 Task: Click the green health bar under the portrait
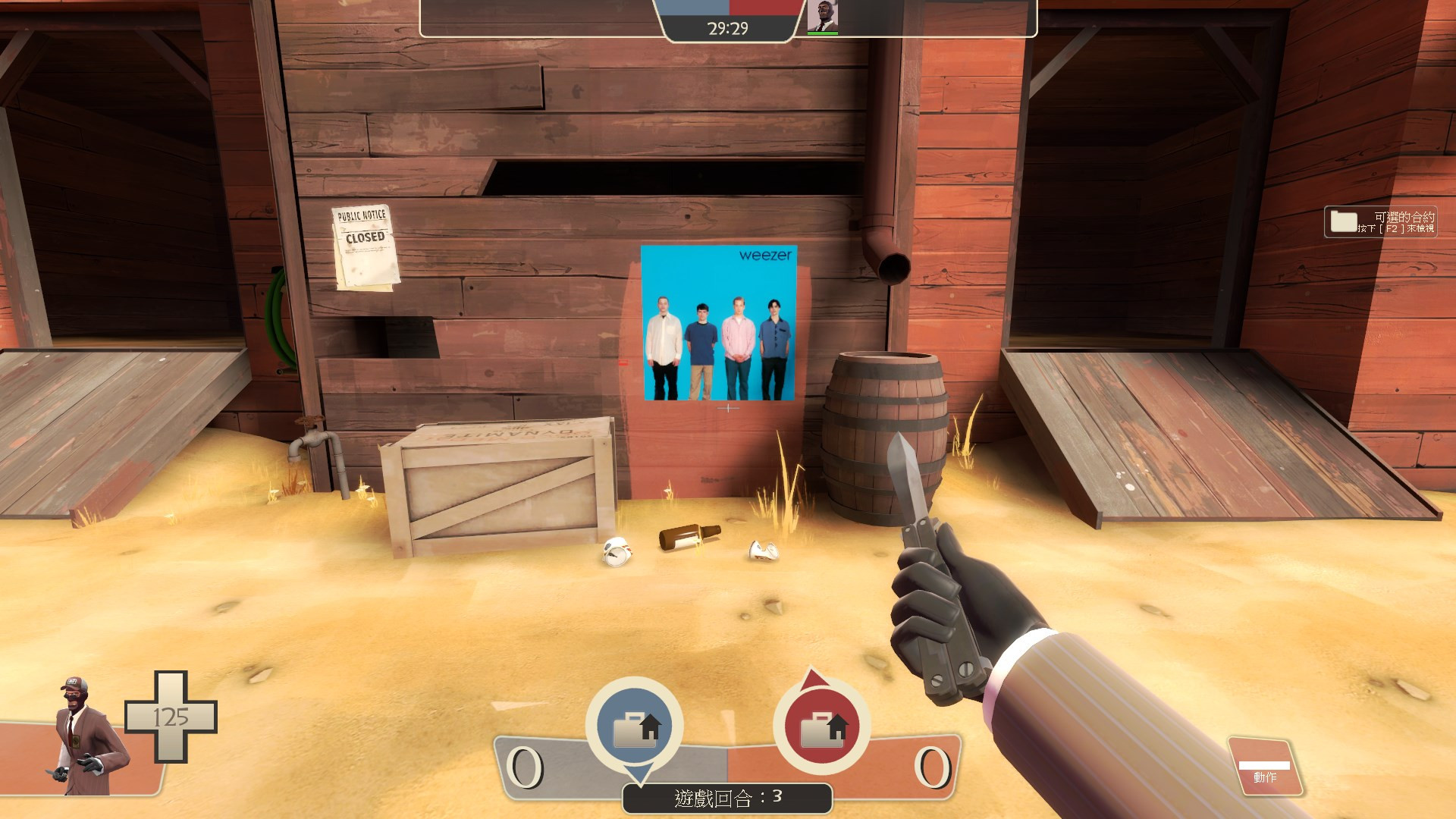click(824, 32)
